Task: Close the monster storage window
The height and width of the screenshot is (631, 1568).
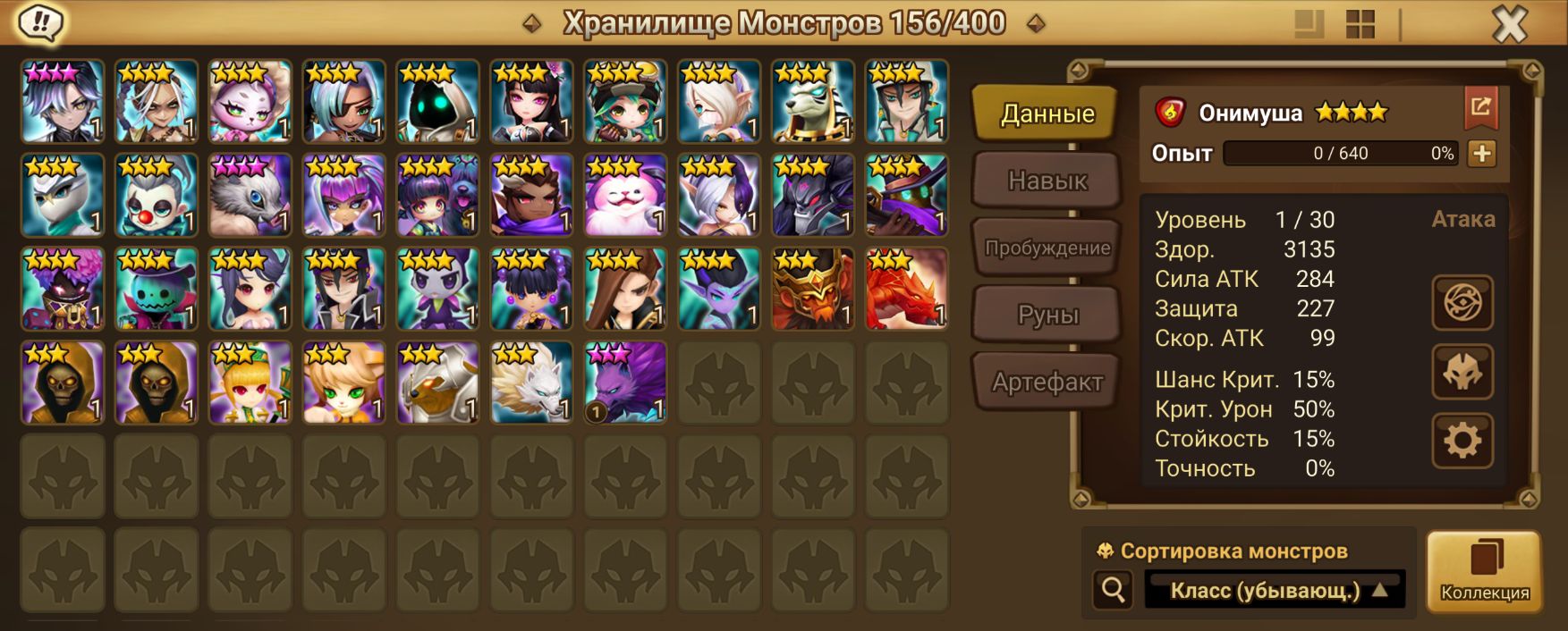Action: pos(1509,24)
